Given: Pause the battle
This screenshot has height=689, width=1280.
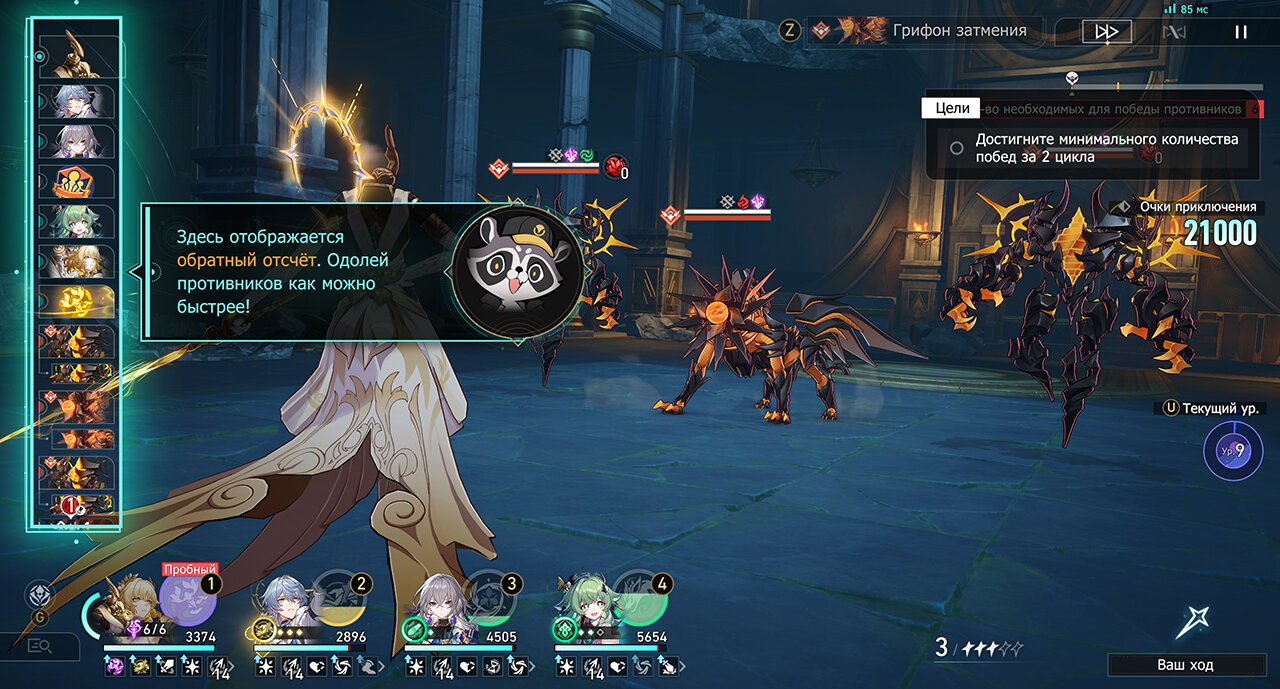Looking at the screenshot, I should point(1241,32).
